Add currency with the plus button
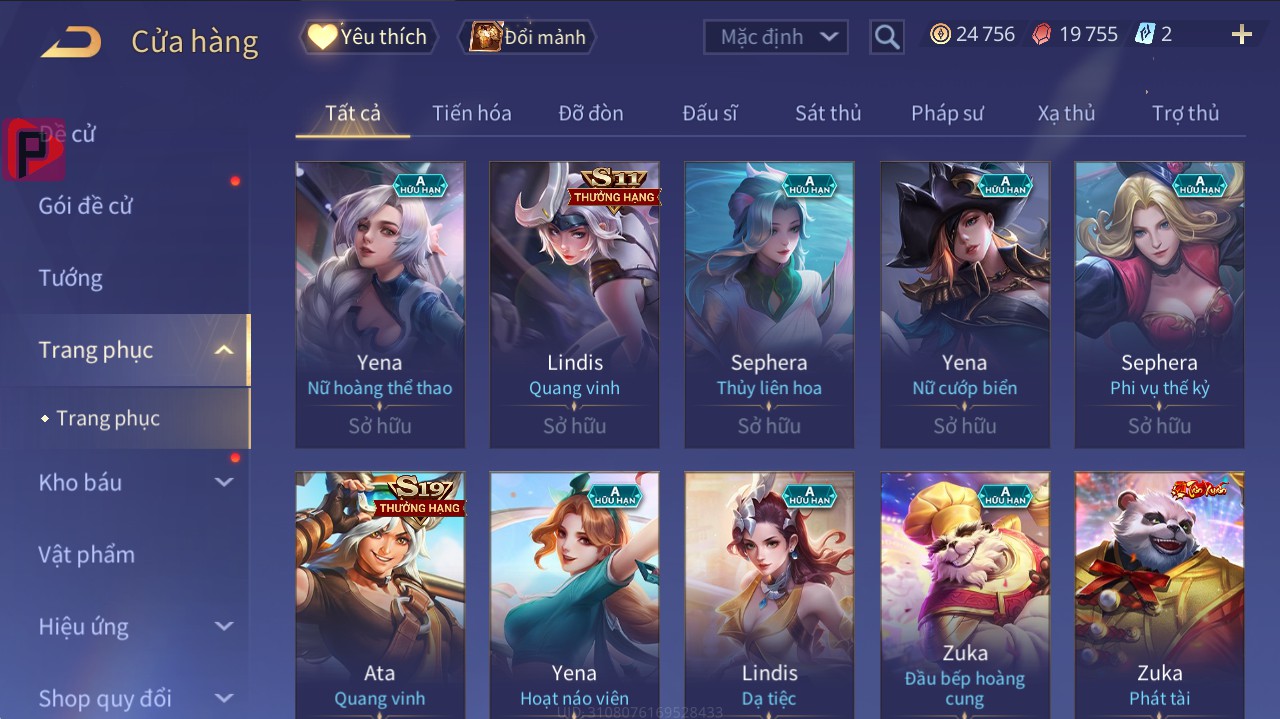1280x719 pixels. click(x=1241, y=35)
